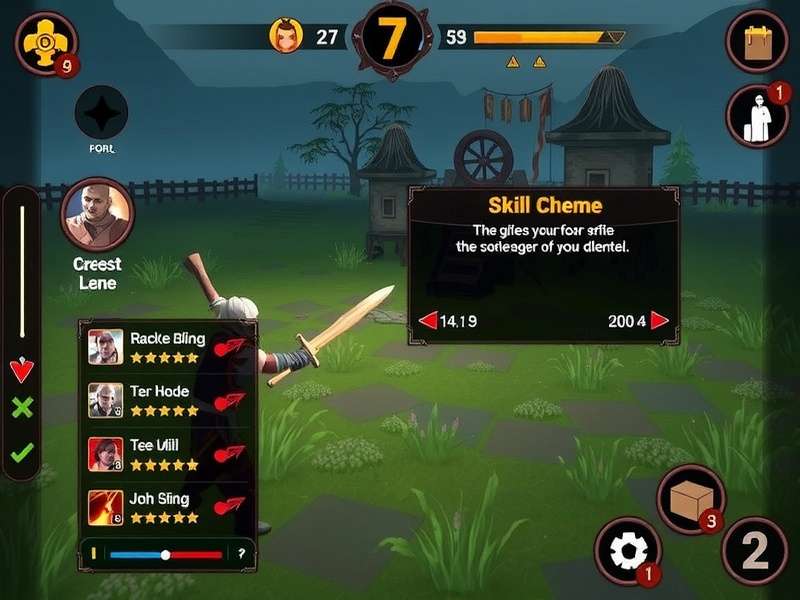Open the inventory bag icon
This screenshot has height=600, width=800.
[x=756, y=42]
